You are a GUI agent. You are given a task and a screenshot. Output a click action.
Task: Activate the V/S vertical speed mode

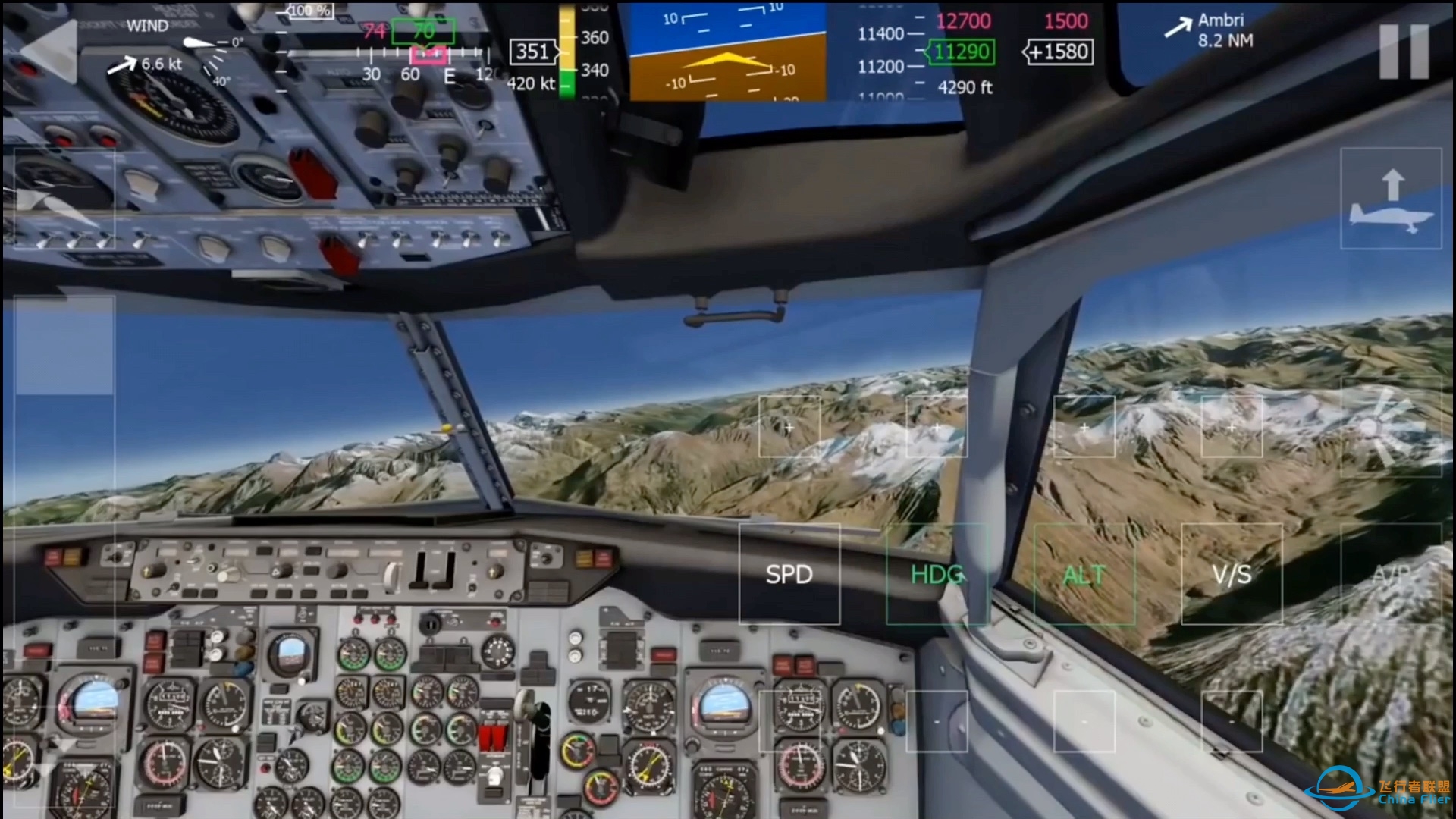(x=1232, y=575)
